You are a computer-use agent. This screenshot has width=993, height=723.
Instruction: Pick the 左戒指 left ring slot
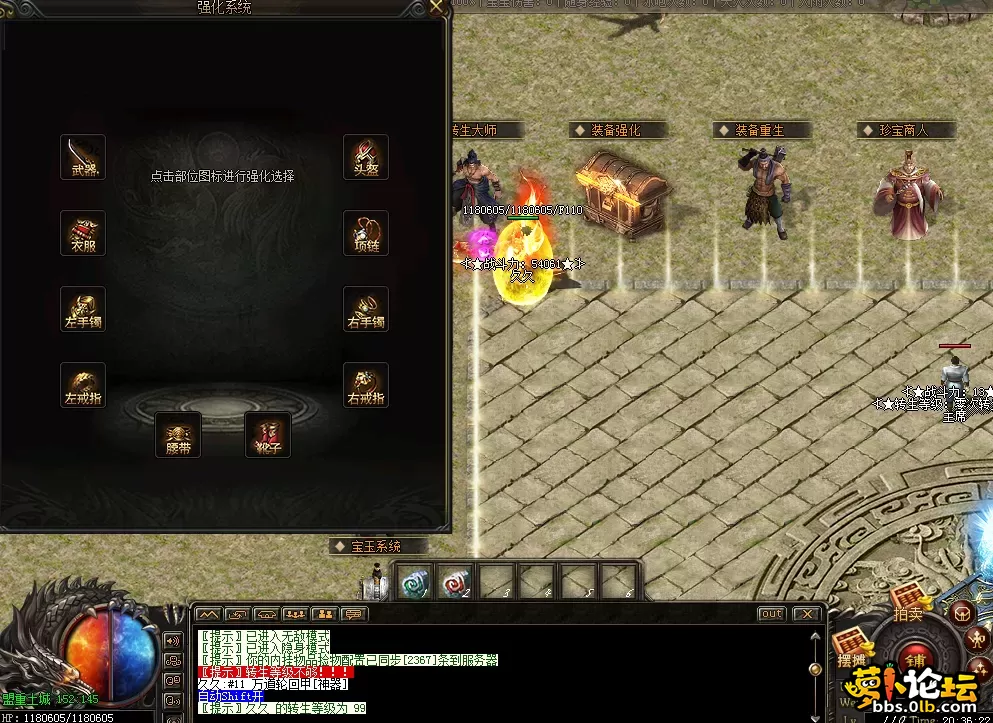(x=83, y=385)
